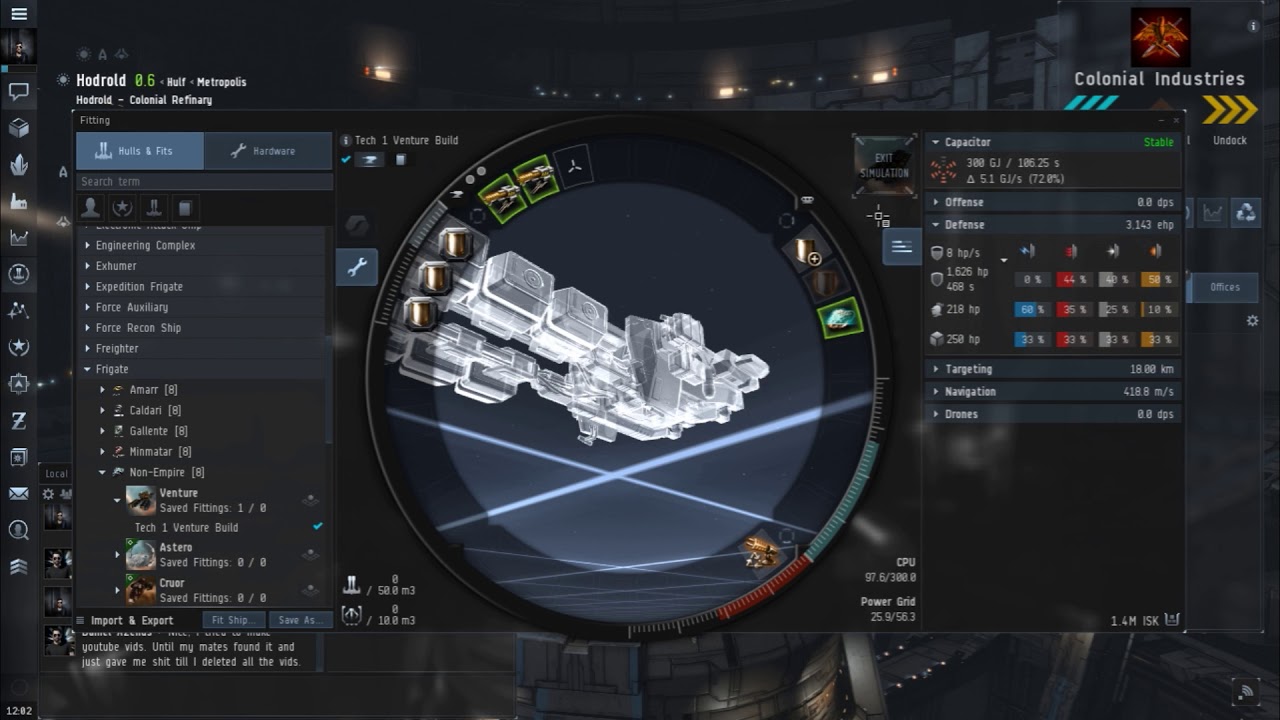1280x720 pixels.
Task: Open the Fit Ship button
Action: 234,620
